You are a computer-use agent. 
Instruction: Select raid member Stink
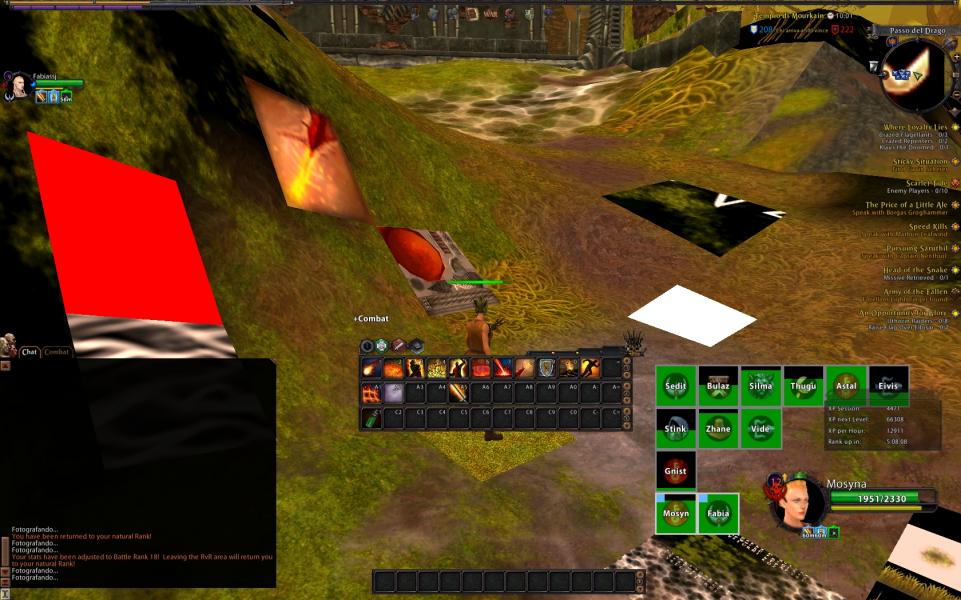[x=676, y=429]
